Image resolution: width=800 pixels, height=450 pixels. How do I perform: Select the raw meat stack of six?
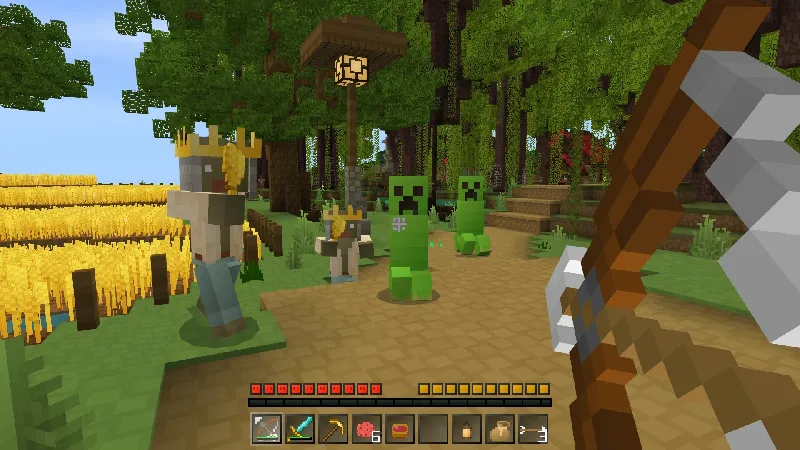[366, 428]
